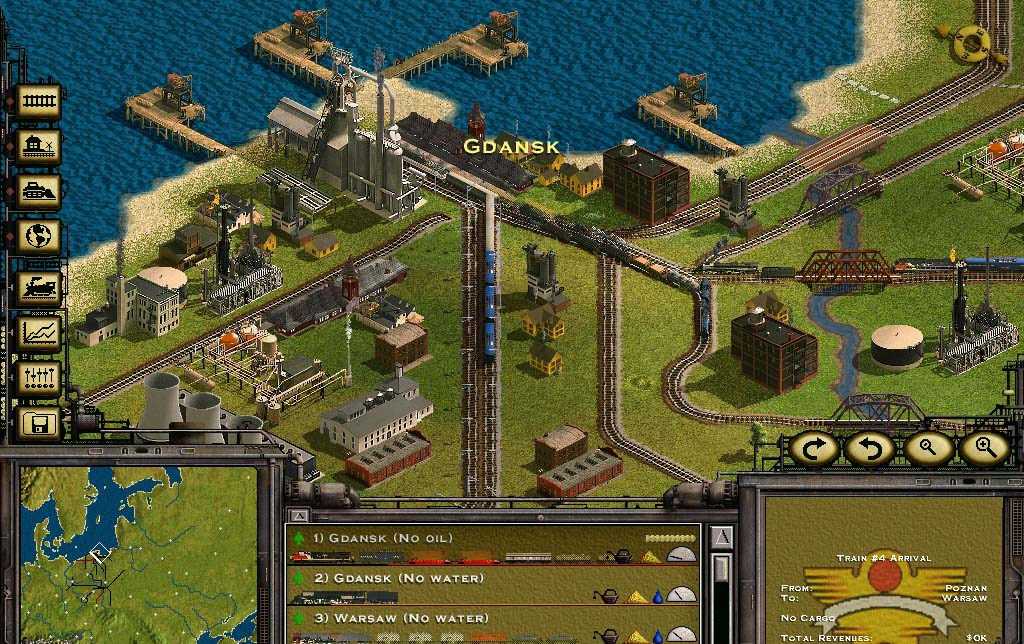Rotate the view clockwise
1024x644 pixels.
[x=813, y=449]
